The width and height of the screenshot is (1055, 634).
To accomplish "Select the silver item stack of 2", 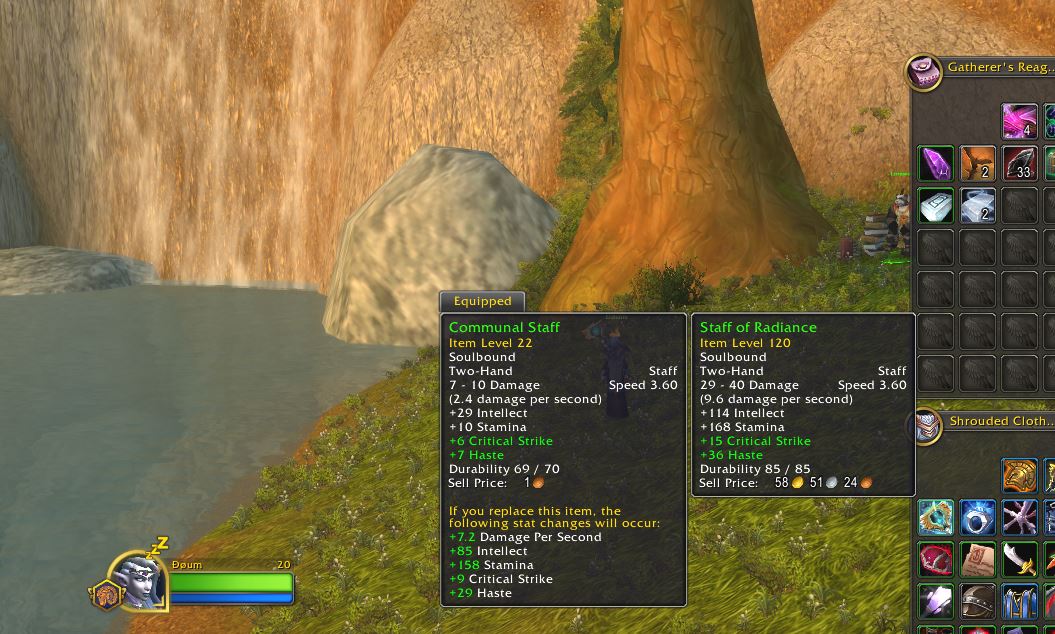I will click(978, 205).
